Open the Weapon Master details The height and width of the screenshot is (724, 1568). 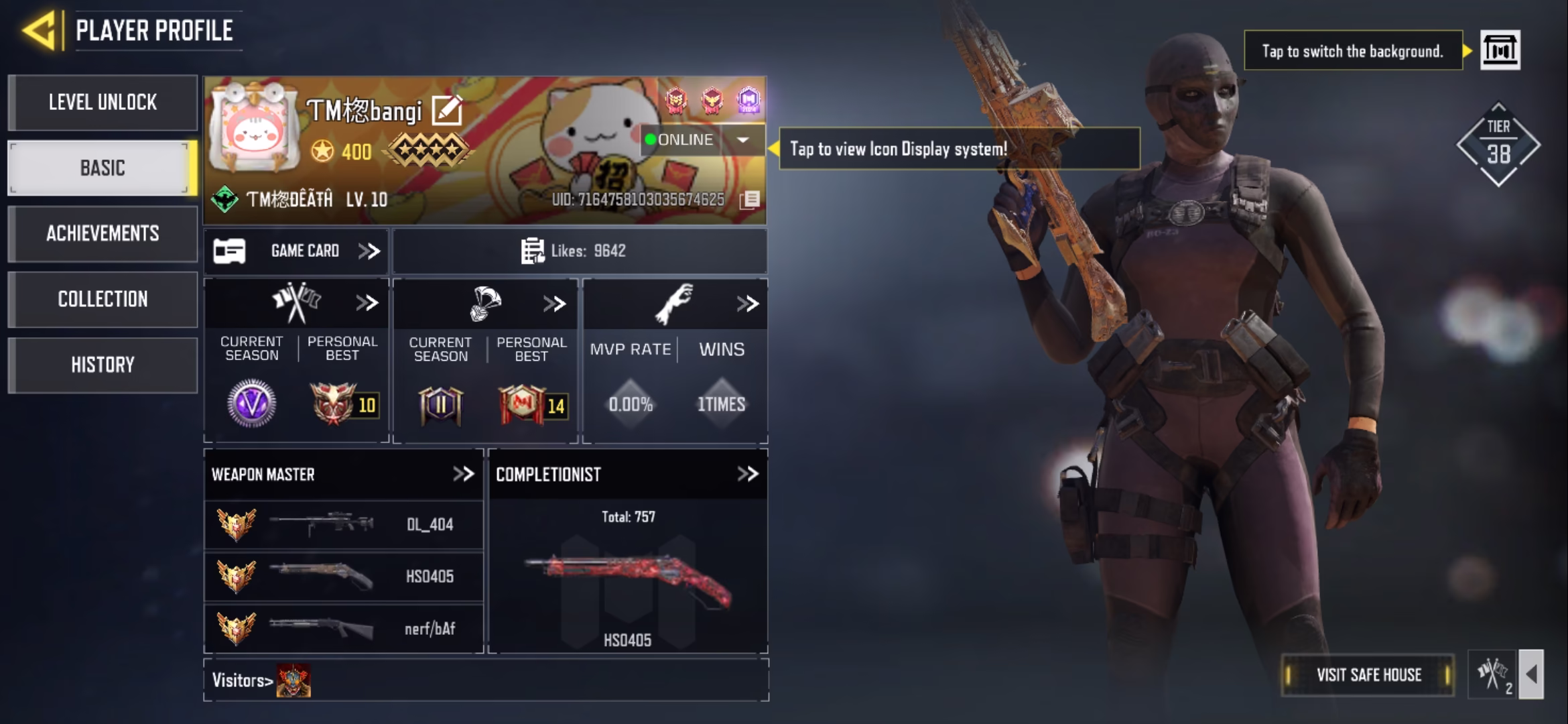[463, 475]
